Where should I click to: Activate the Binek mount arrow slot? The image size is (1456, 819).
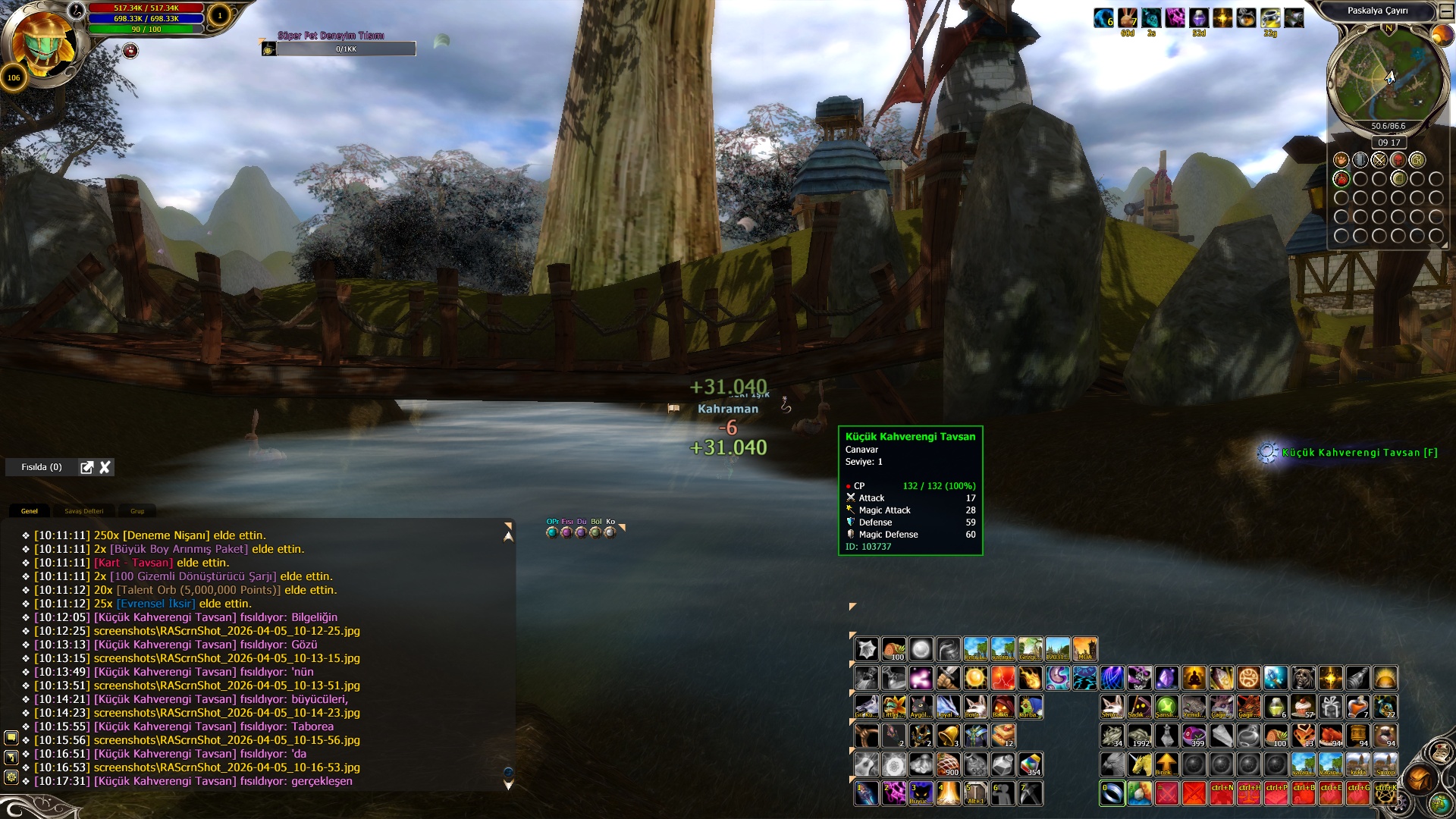click(x=1166, y=764)
